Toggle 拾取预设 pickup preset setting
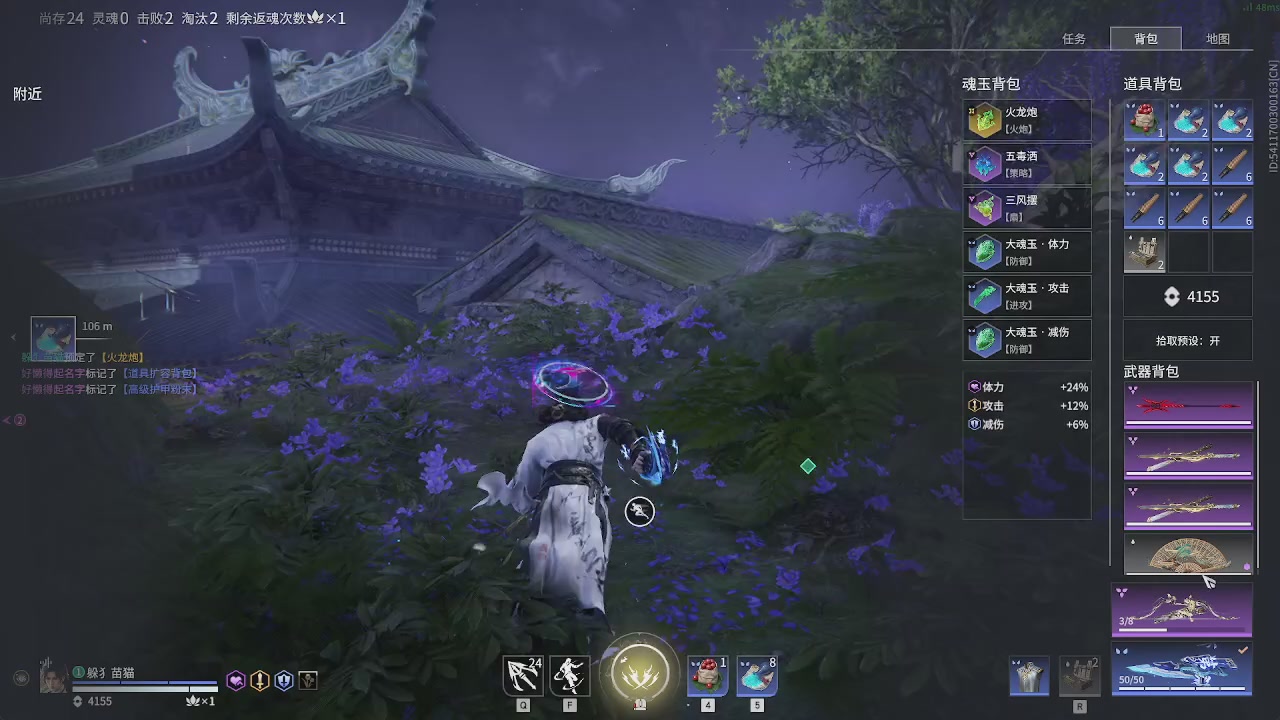The image size is (1280, 720). 1187,340
